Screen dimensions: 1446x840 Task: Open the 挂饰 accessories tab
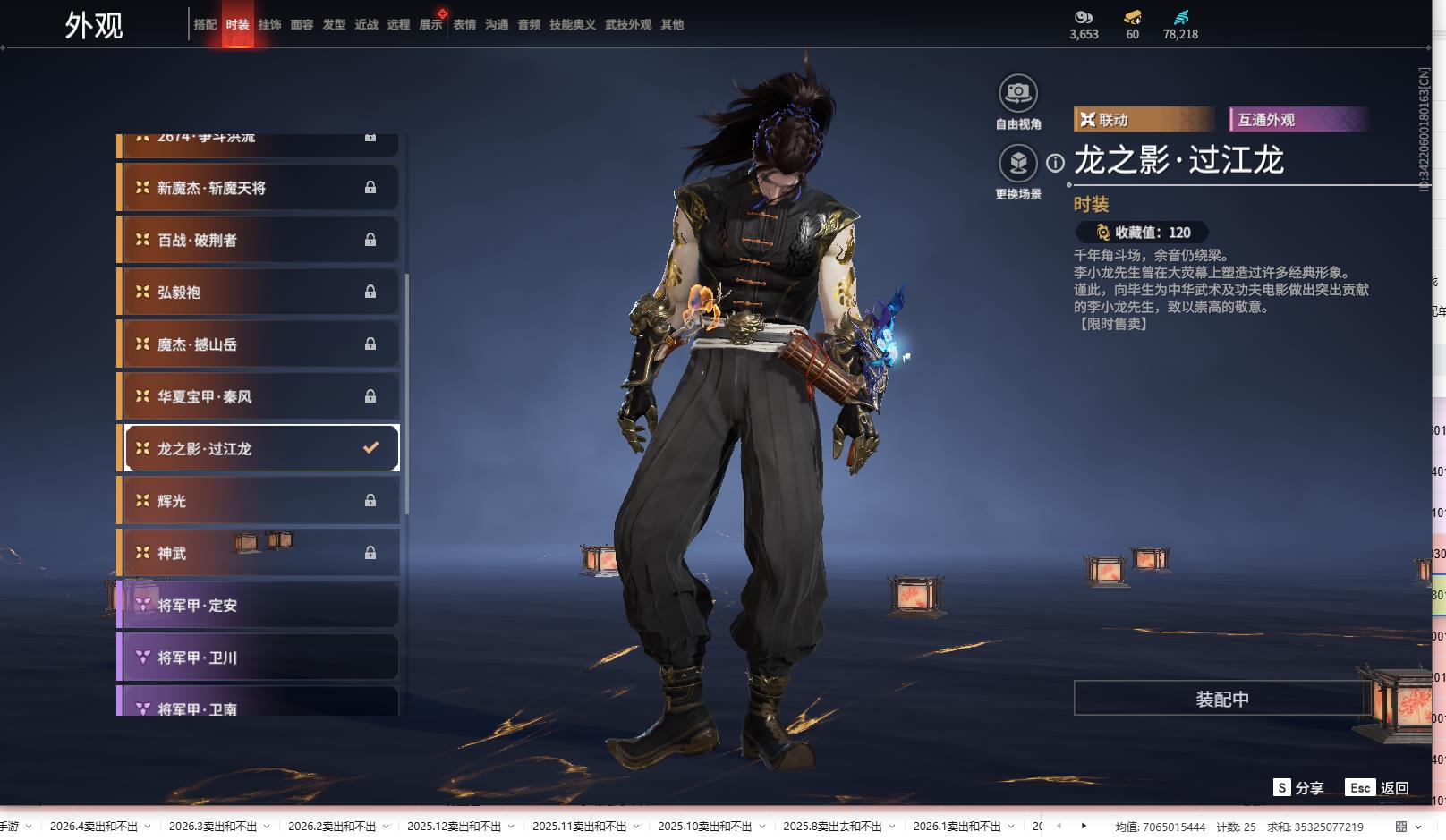coord(269,25)
